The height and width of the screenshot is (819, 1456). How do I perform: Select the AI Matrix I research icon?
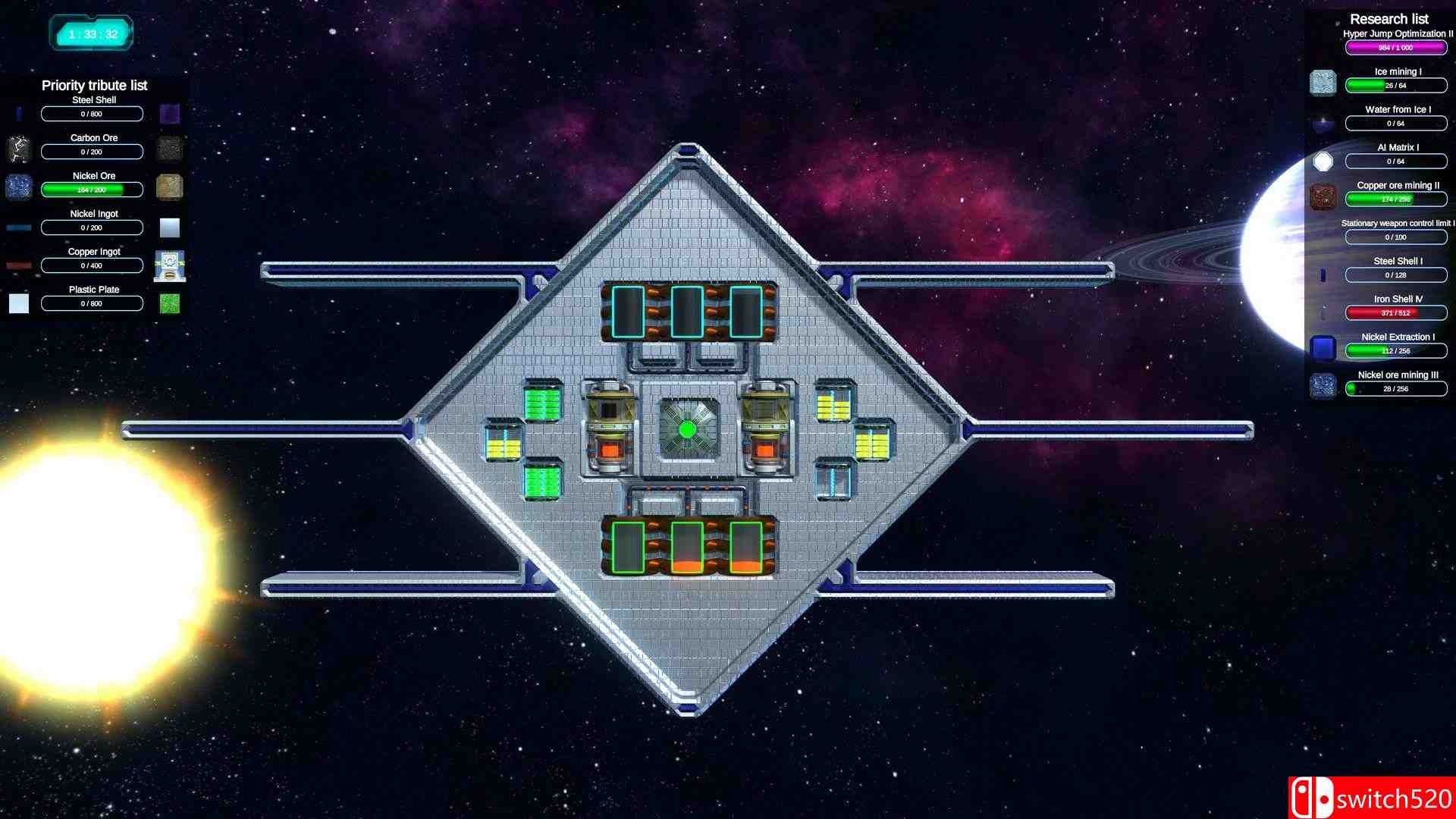(1323, 159)
